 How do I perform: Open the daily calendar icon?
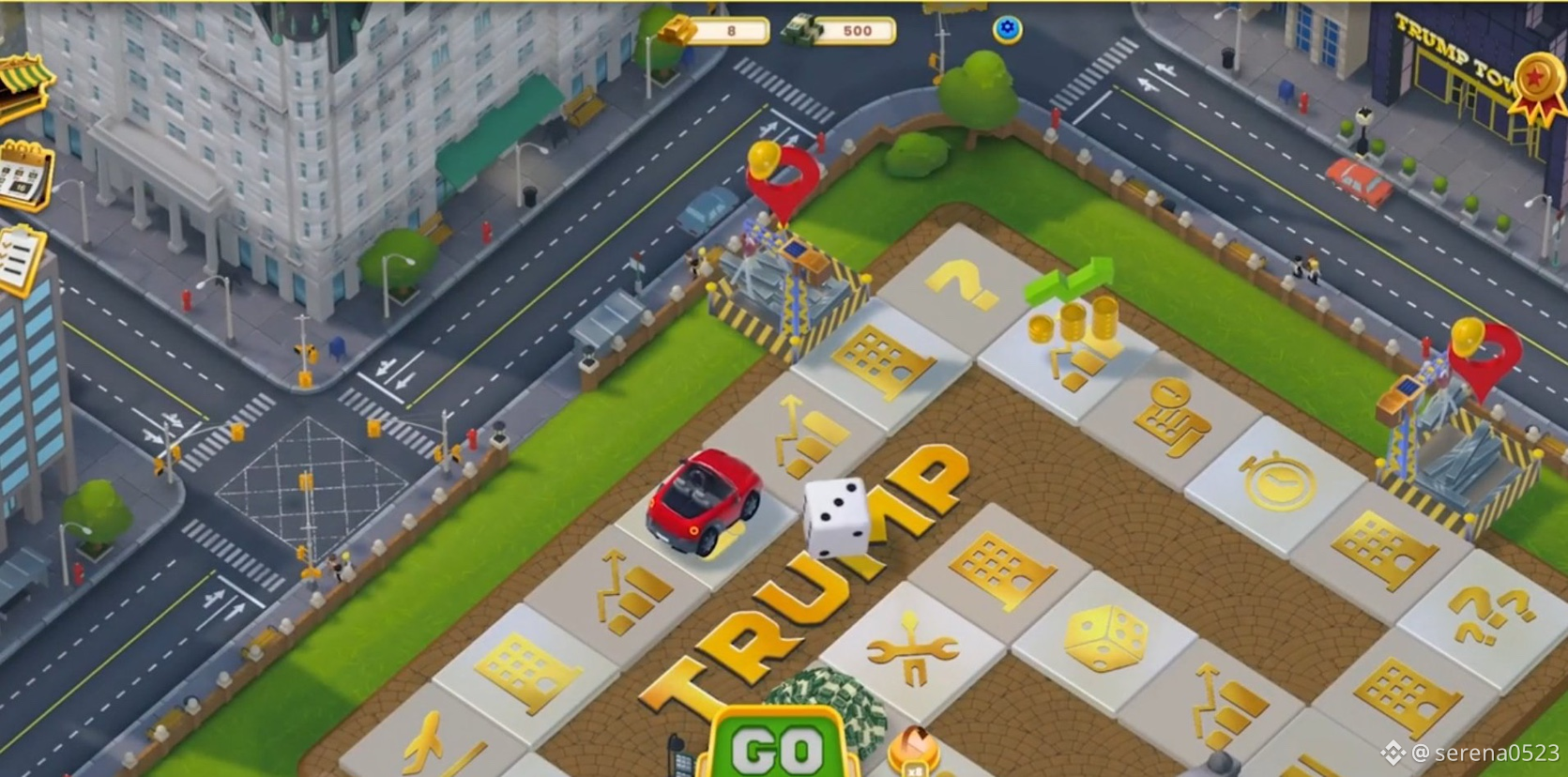(x=23, y=176)
